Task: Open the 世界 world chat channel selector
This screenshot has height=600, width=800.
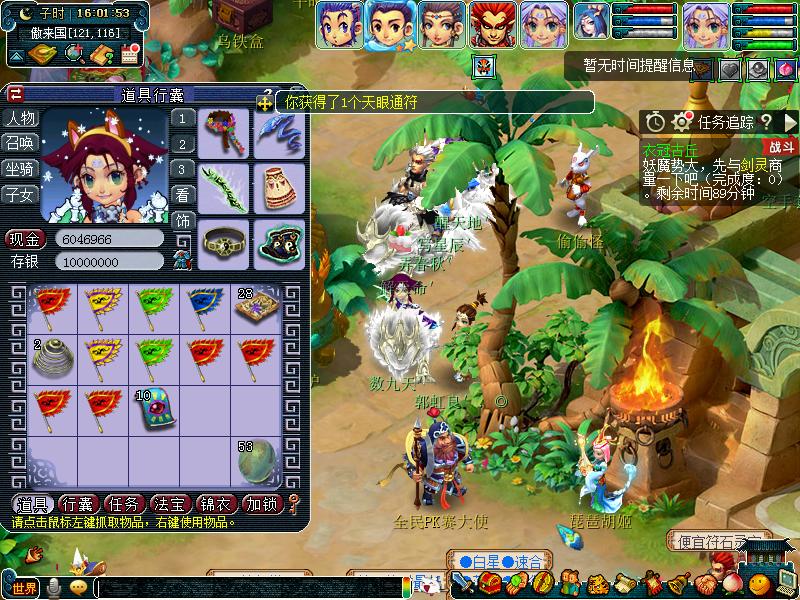Action: tap(24, 587)
